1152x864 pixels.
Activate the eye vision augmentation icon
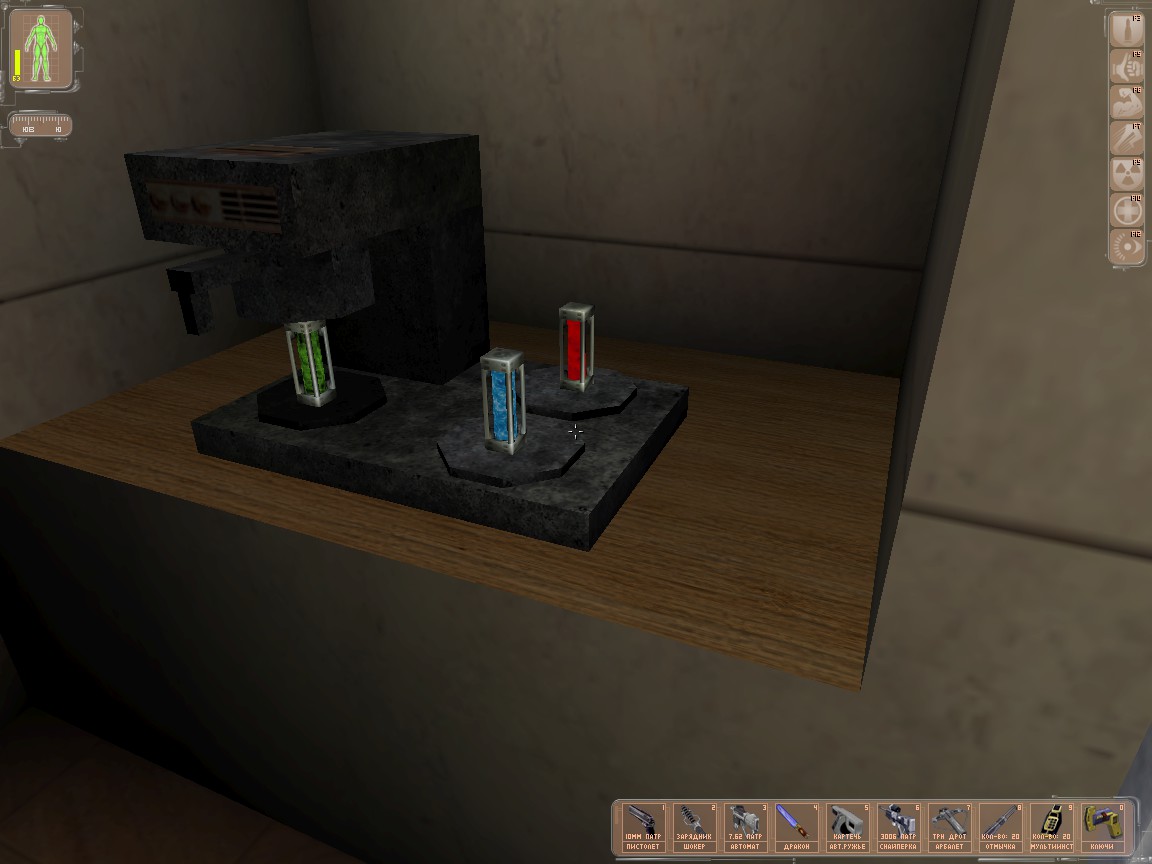[1127, 247]
